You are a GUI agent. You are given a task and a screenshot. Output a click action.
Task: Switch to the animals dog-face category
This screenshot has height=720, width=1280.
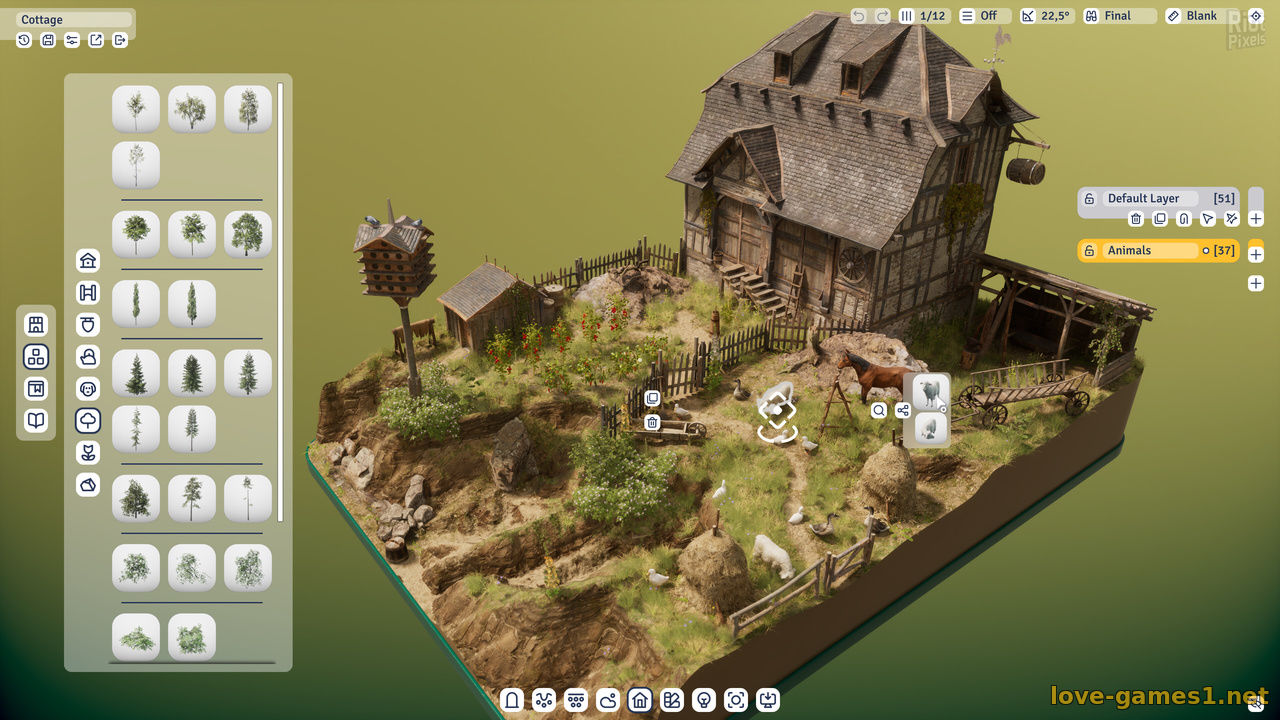(x=88, y=389)
